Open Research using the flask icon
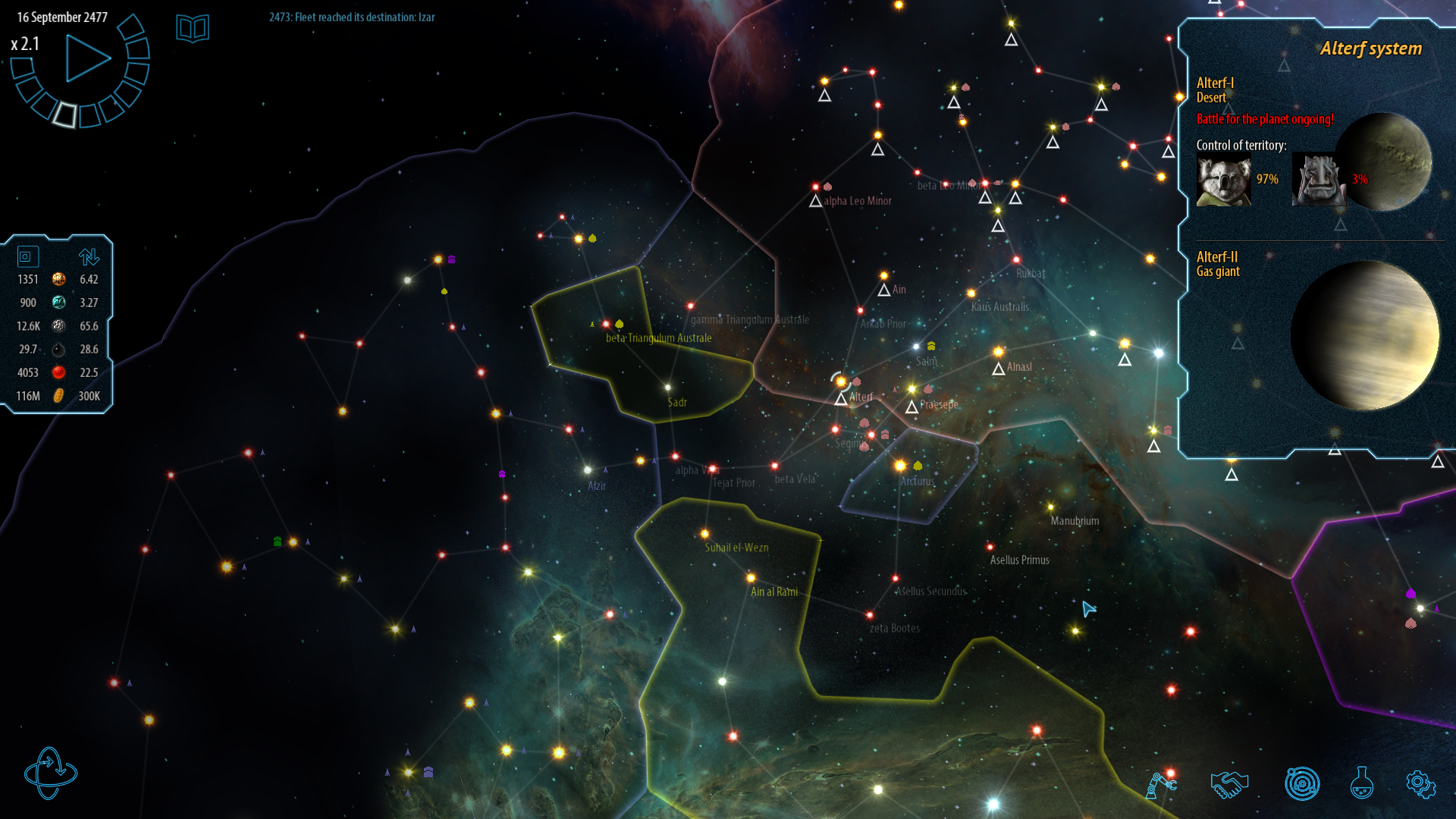This screenshot has height=819, width=1456. pos(1363,784)
